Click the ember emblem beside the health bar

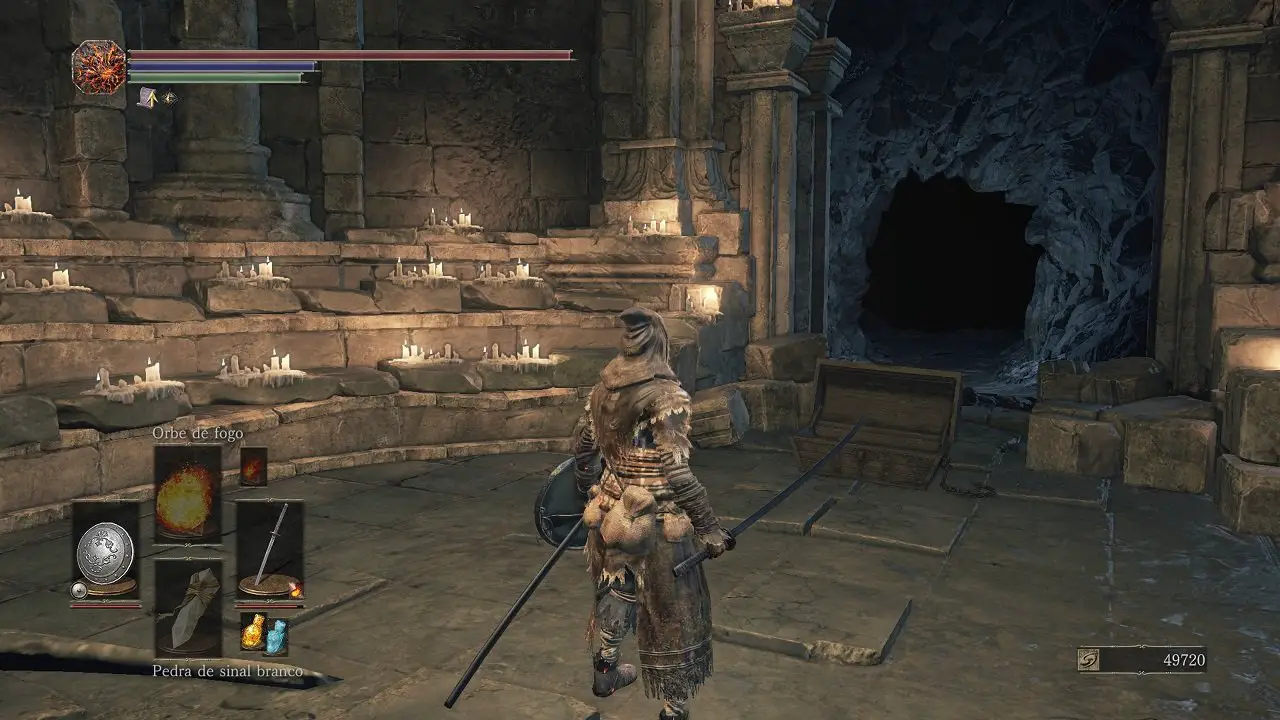[x=99, y=67]
